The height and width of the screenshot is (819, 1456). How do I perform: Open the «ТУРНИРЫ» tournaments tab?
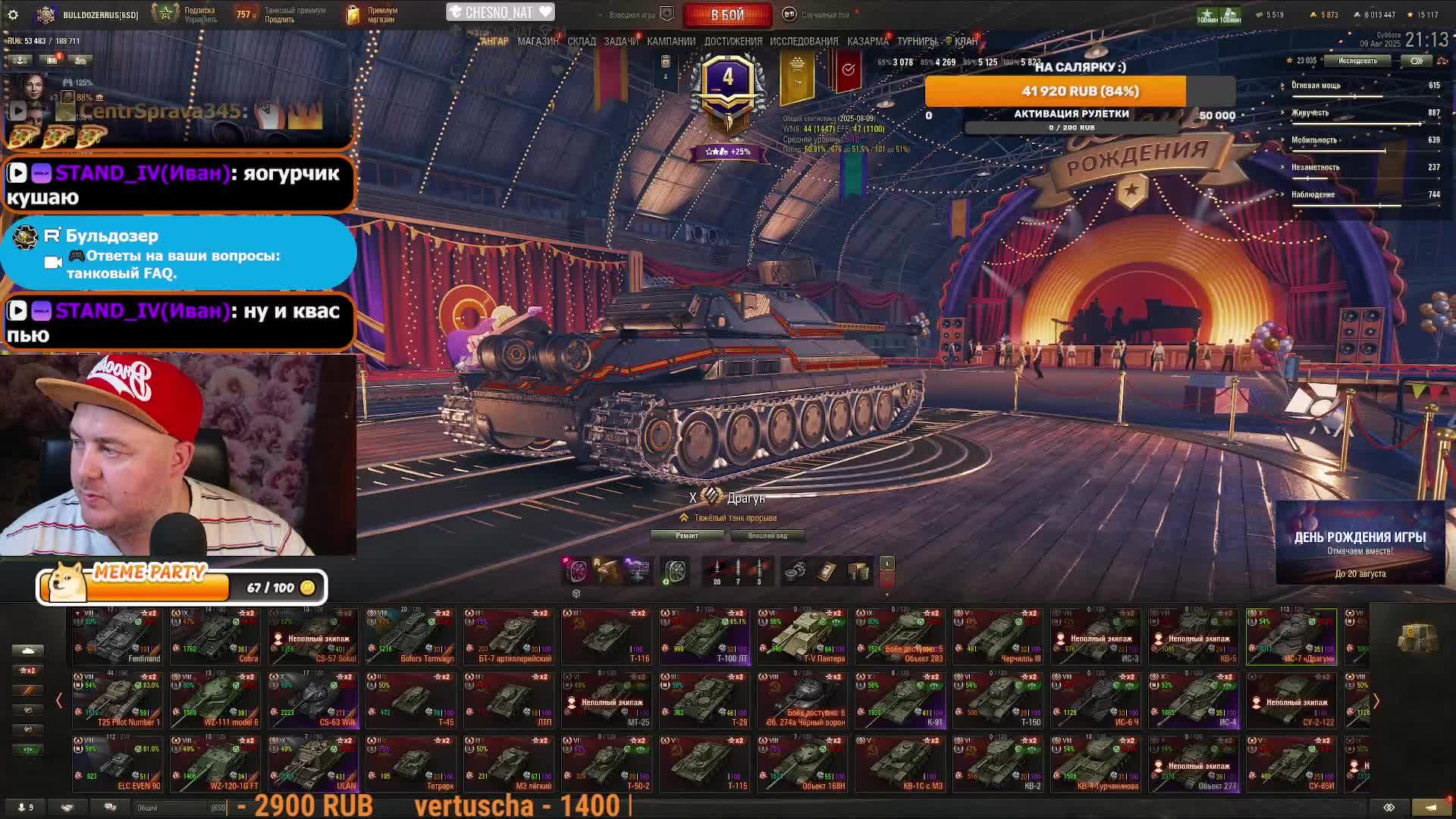click(x=917, y=41)
